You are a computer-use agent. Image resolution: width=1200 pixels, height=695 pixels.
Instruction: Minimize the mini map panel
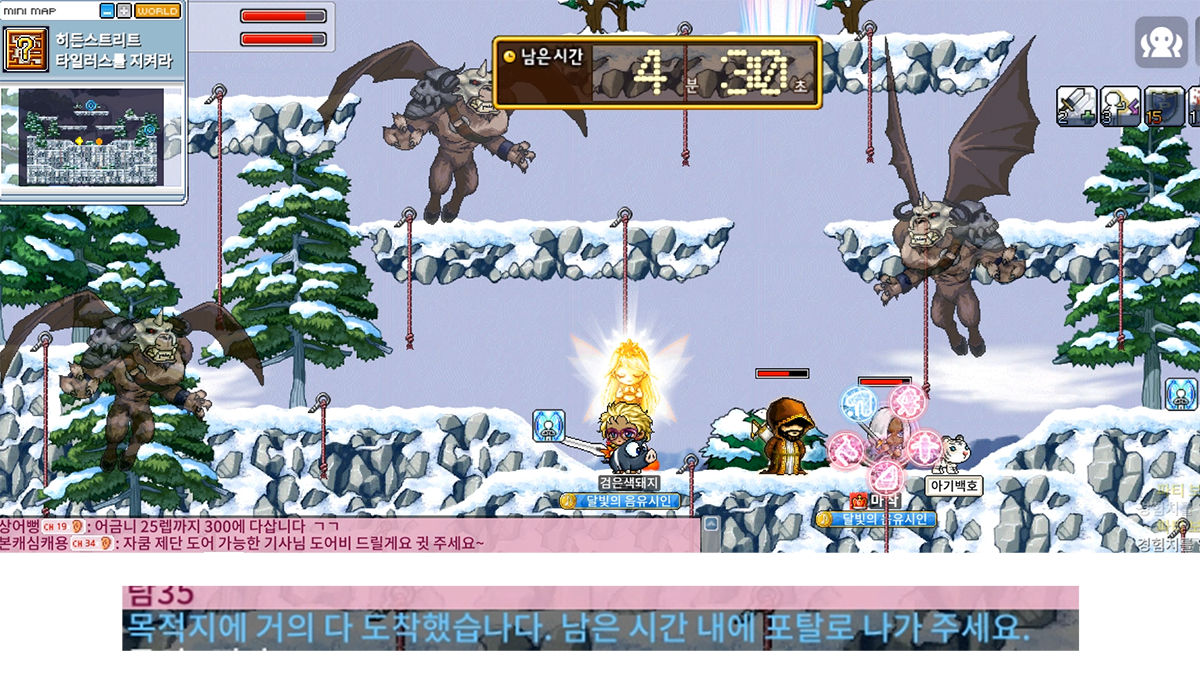(108, 11)
